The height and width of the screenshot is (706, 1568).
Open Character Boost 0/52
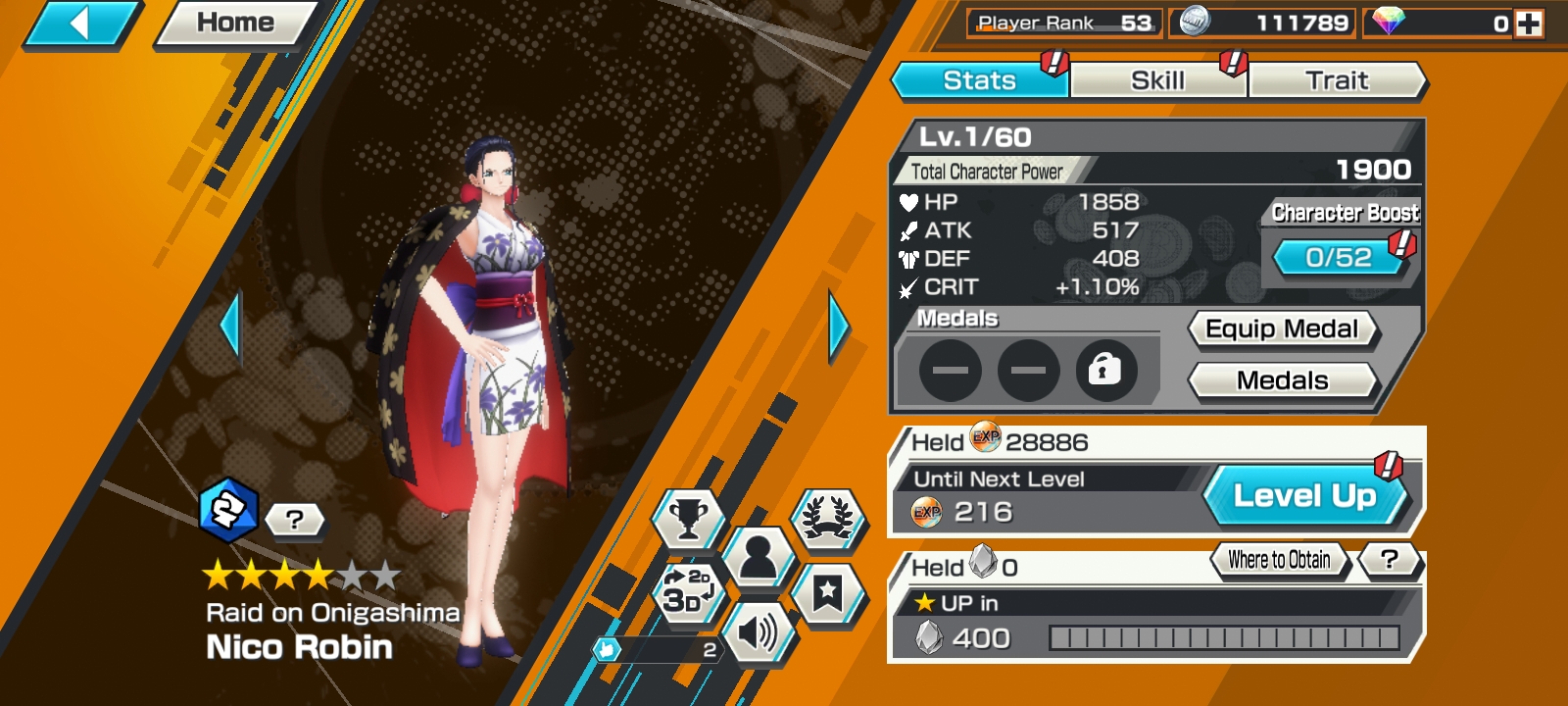point(1339,257)
